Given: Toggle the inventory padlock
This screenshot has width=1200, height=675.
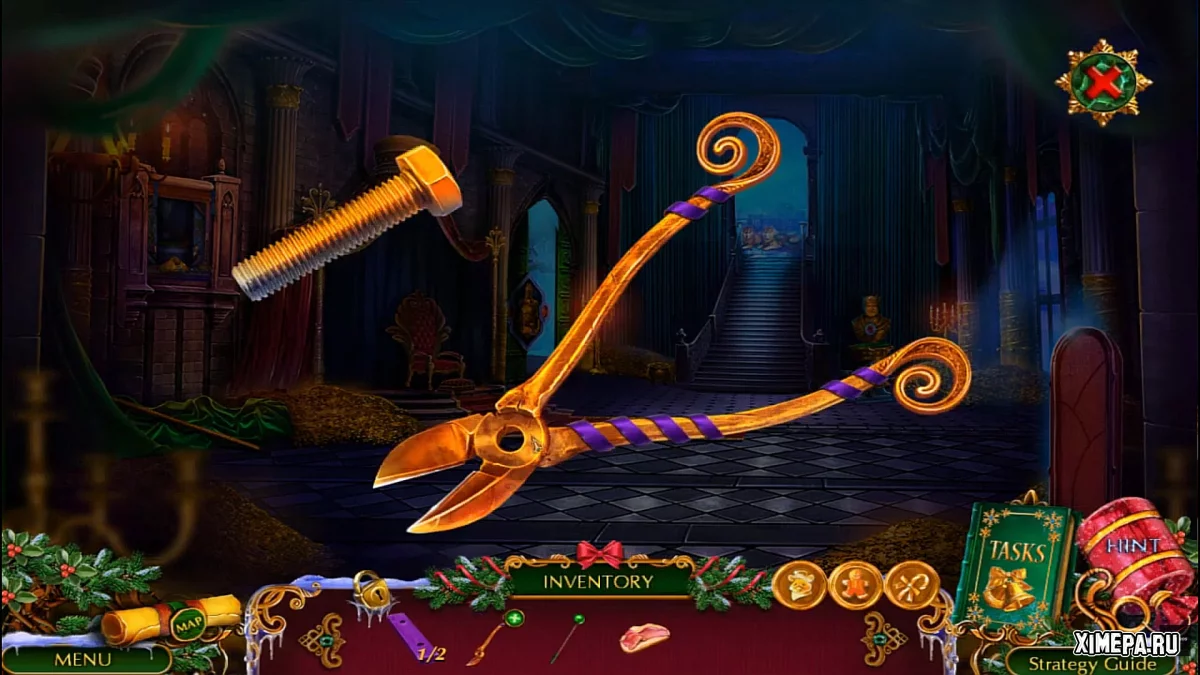Looking at the screenshot, I should pos(370,593).
